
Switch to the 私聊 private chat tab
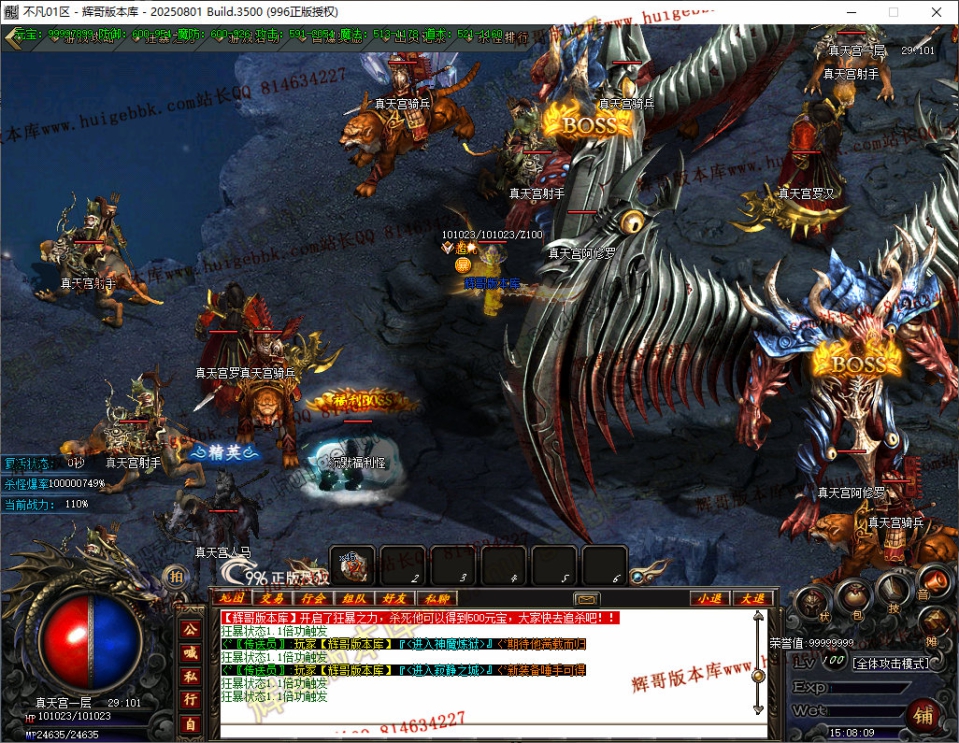pos(436,598)
